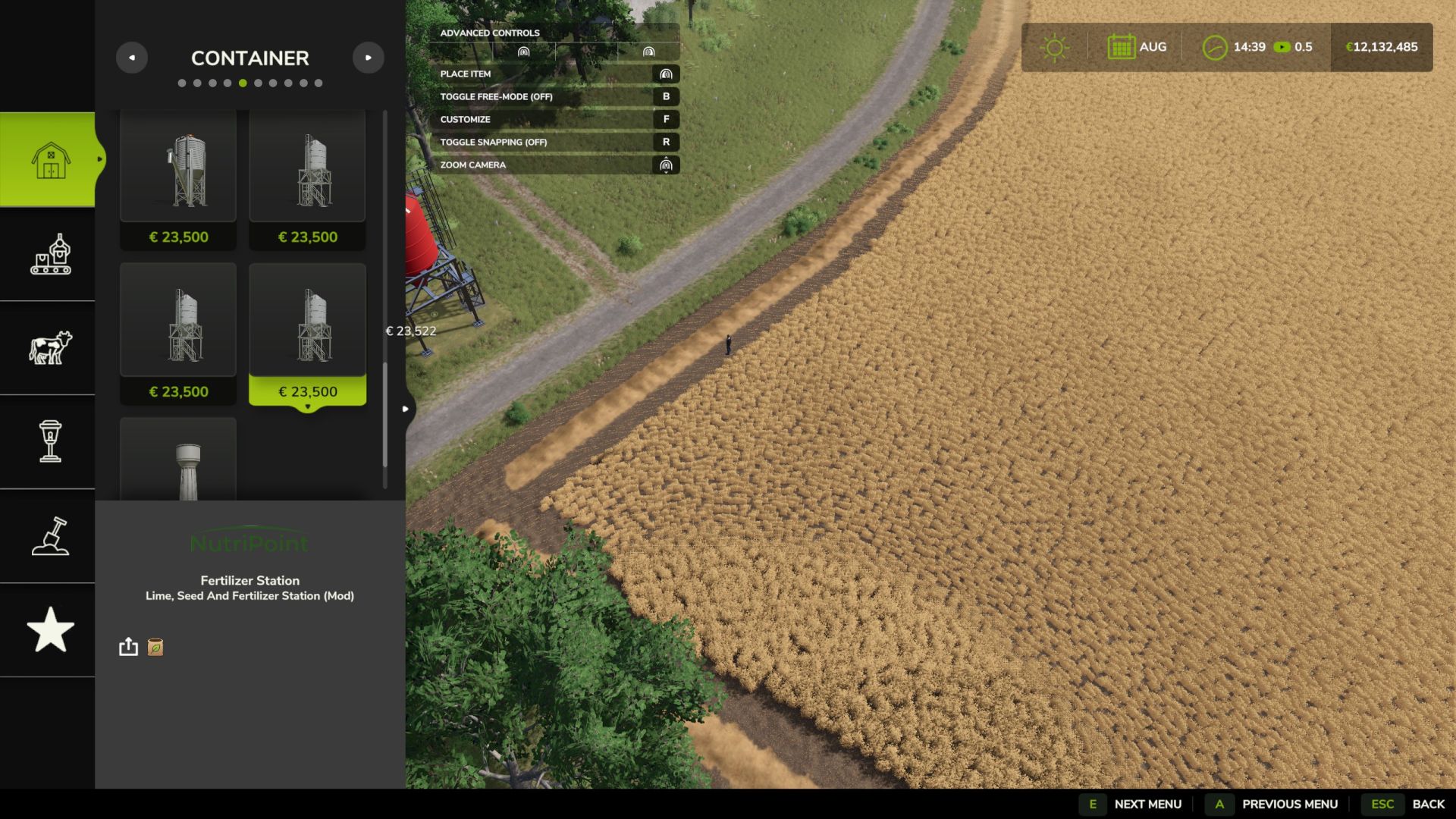Go to the previous Container category arrow
The width and height of the screenshot is (1456, 819).
pyautogui.click(x=132, y=58)
